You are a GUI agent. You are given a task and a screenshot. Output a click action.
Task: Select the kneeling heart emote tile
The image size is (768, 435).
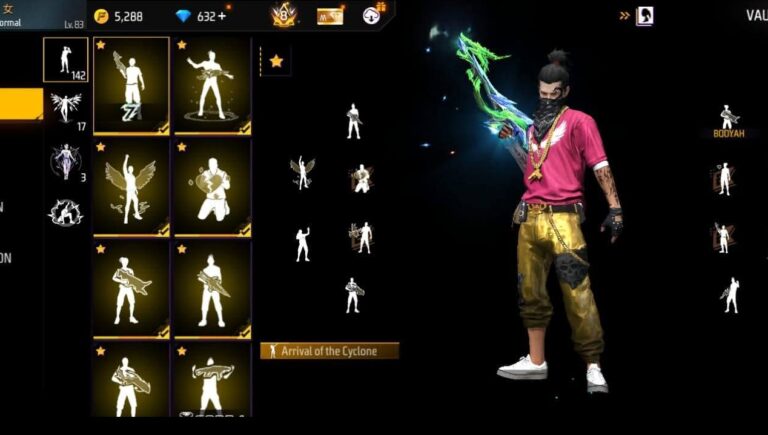point(213,187)
